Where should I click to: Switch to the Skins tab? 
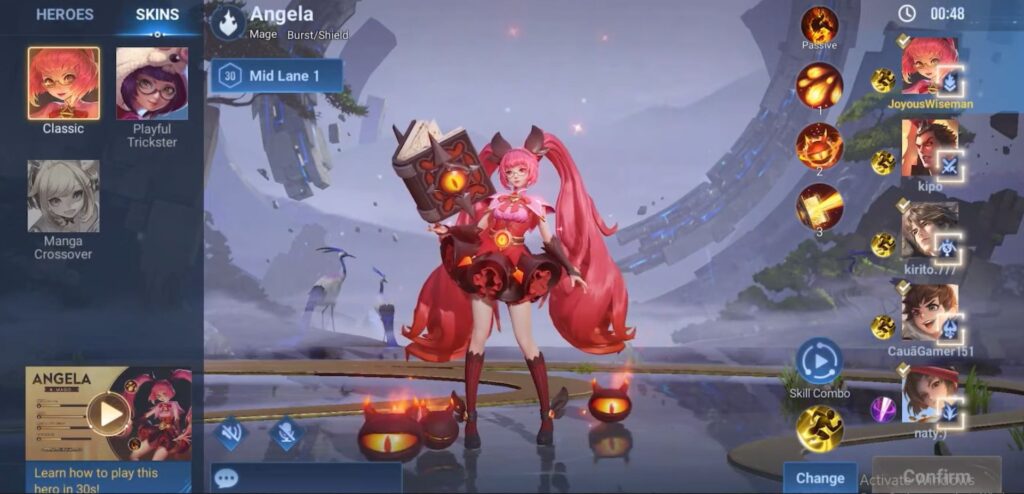coord(157,15)
